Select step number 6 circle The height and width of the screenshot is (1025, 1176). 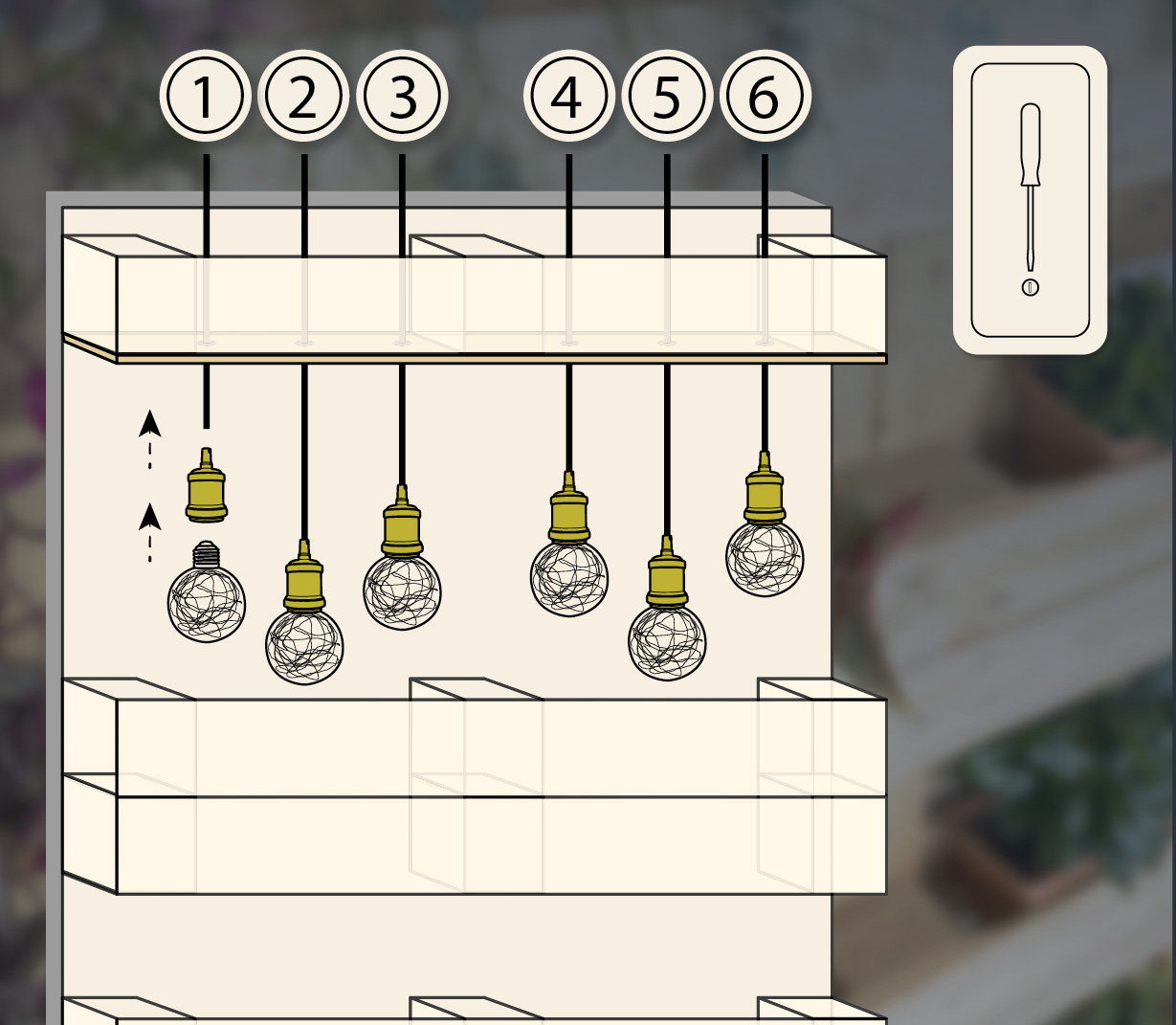[x=765, y=97]
